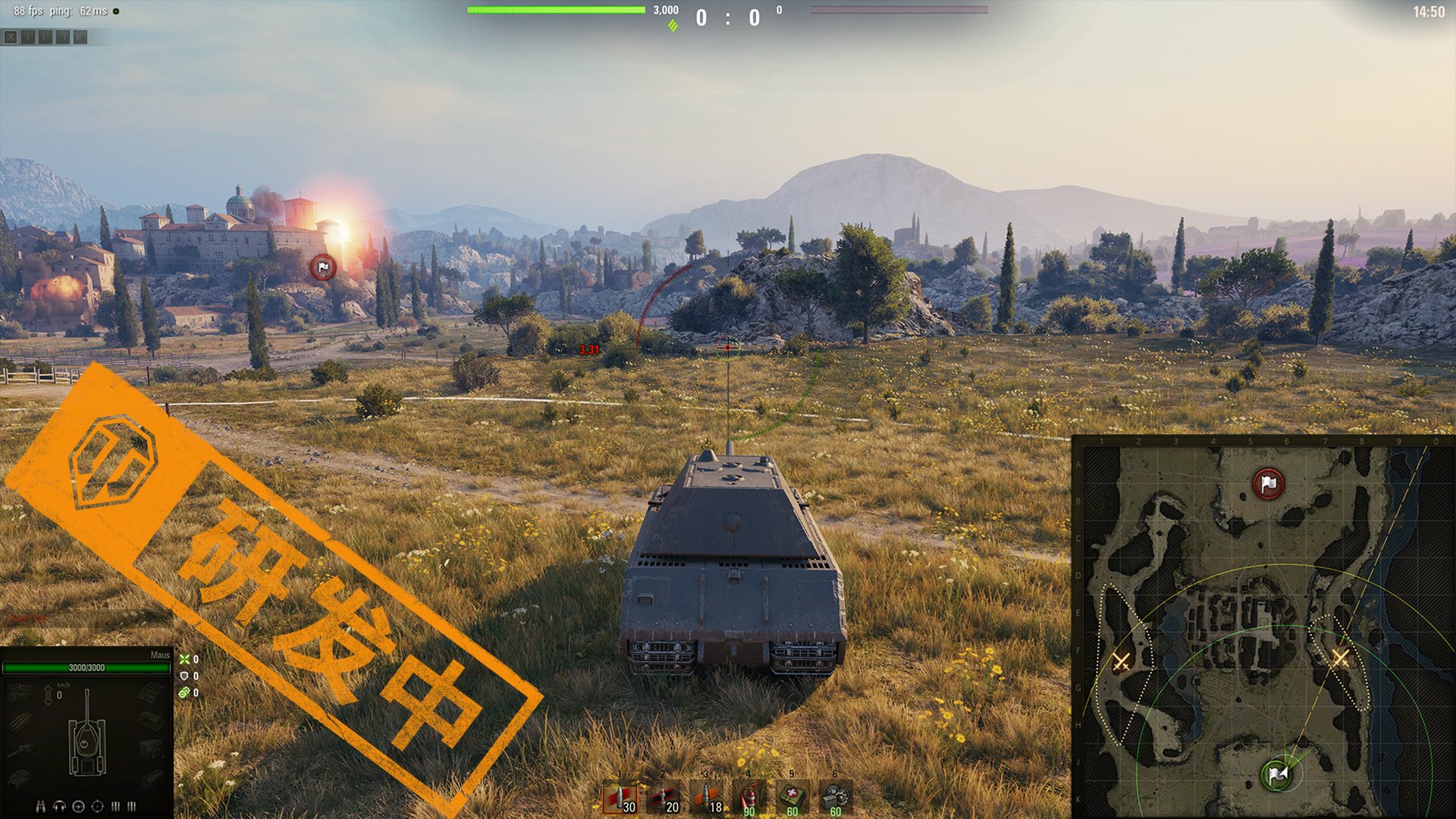Select the left airstrike marker on the minimap

[1121, 661]
